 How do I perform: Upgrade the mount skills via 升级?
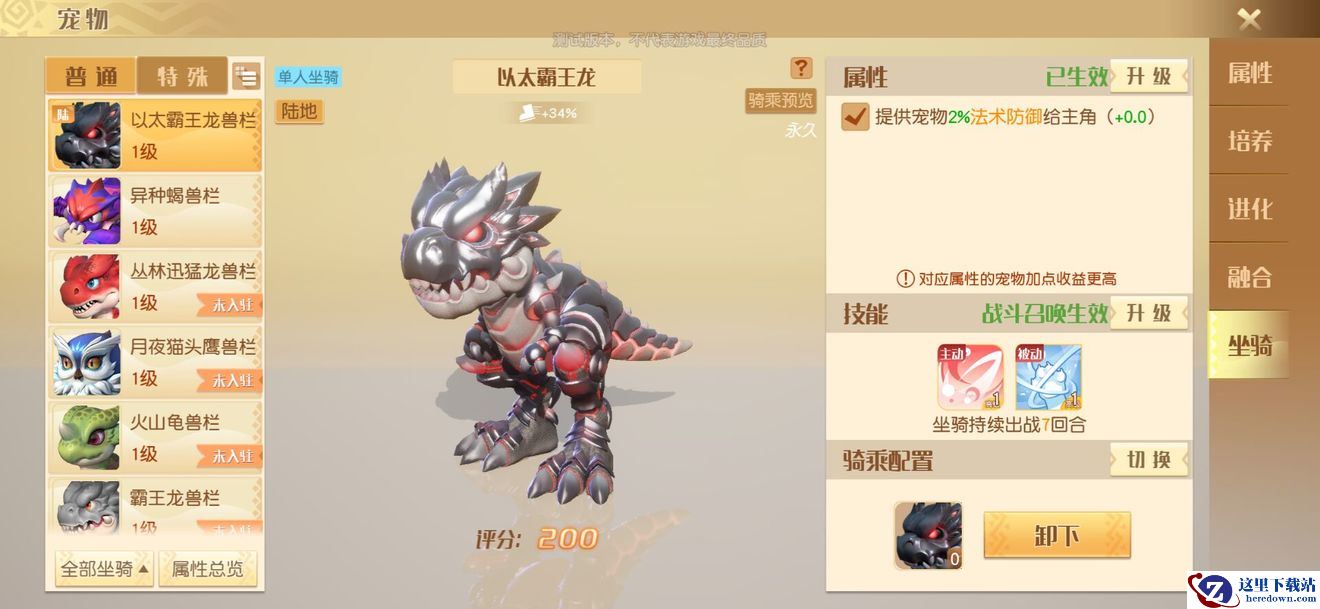[1149, 313]
